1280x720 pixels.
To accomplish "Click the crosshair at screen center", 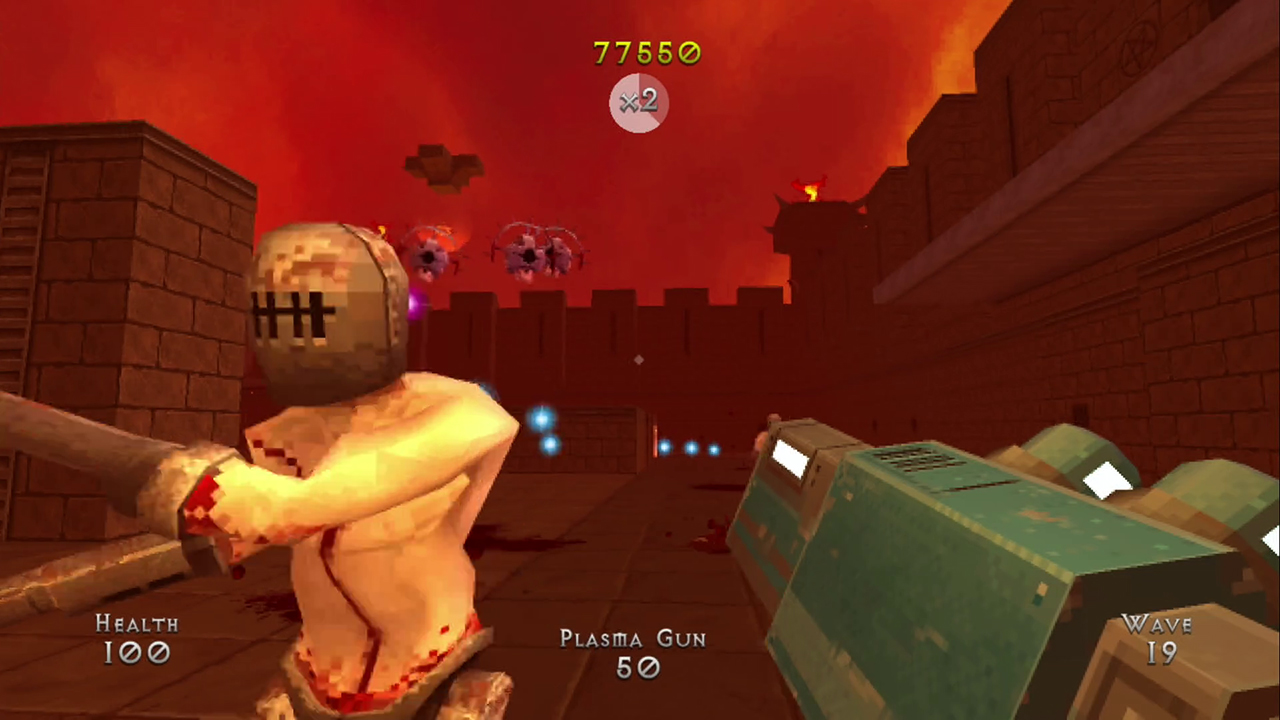I will (x=638, y=360).
